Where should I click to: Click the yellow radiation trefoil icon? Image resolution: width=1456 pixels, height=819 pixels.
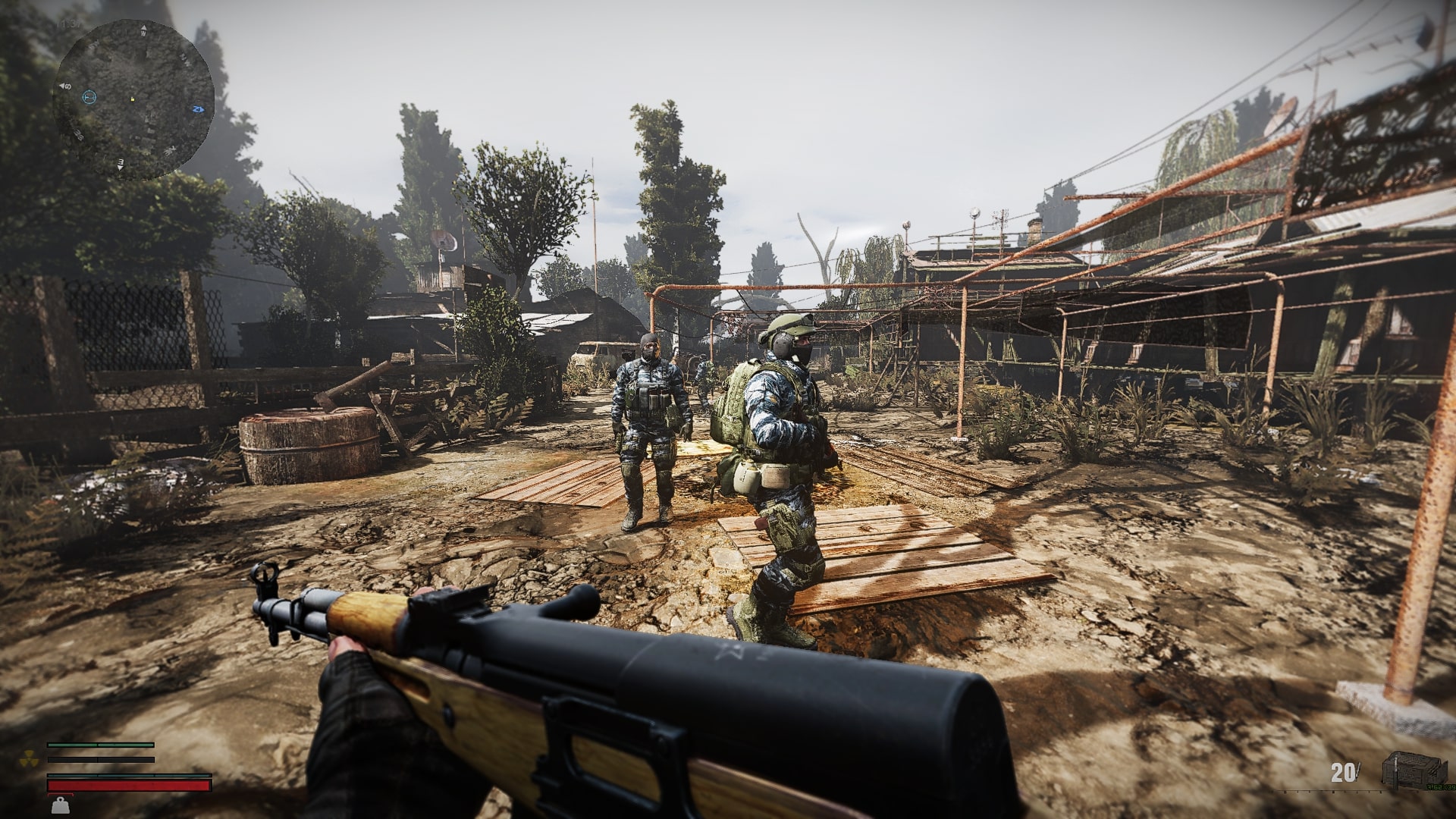tap(29, 758)
